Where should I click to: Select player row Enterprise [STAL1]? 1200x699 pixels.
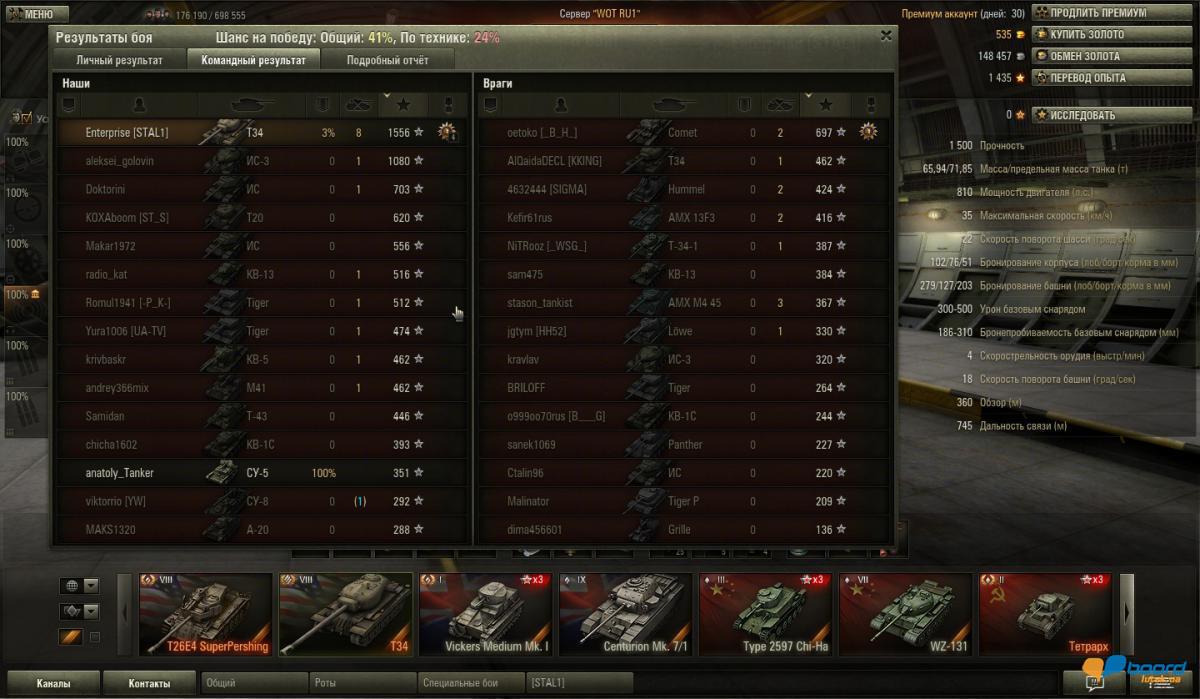tap(260, 132)
